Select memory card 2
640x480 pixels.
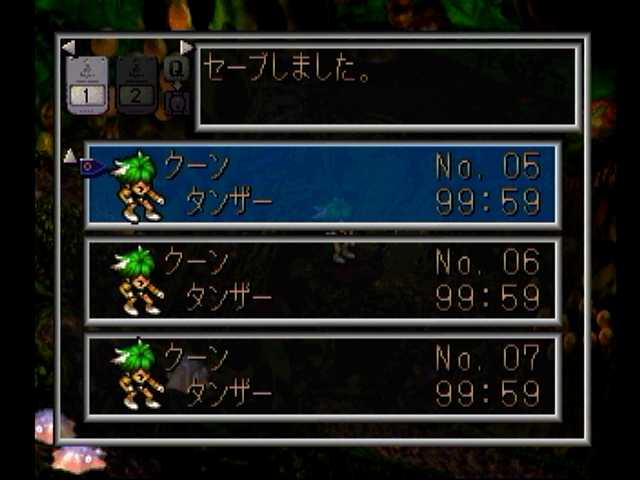[136, 86]
